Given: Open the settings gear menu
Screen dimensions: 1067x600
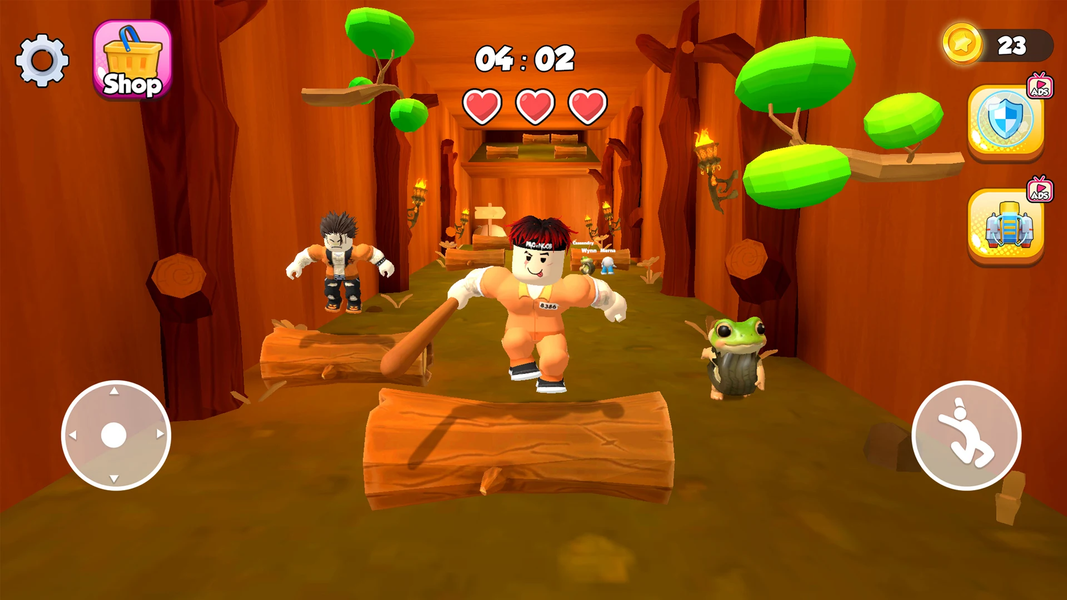Looking at the screenshot, I should [42, 61].
